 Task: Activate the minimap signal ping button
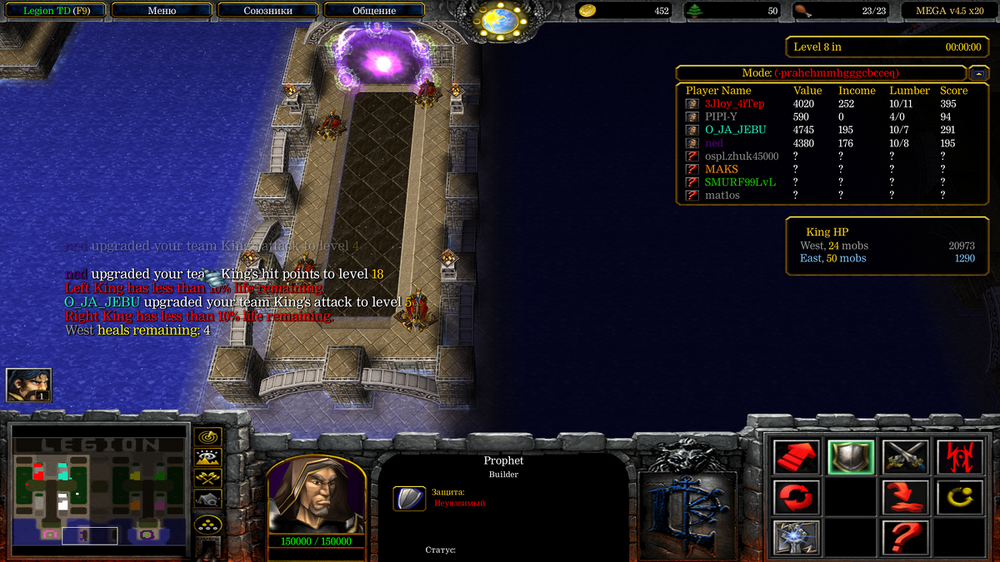(208, 437)
